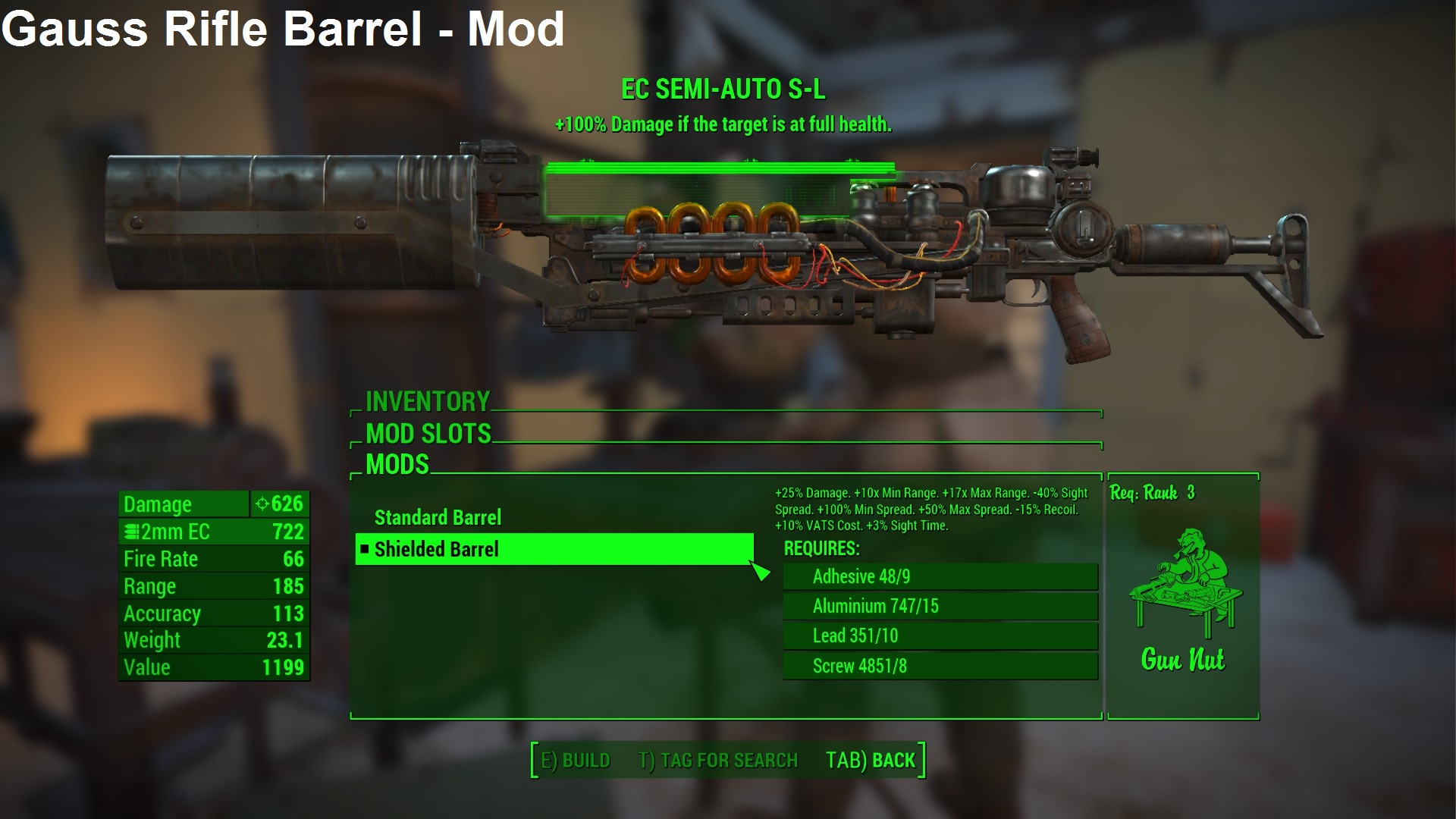Image resolution: width=1456 pixels, height=819 pixels.
Task: Select the Standard Barrel mod
Action: [438, 518]
